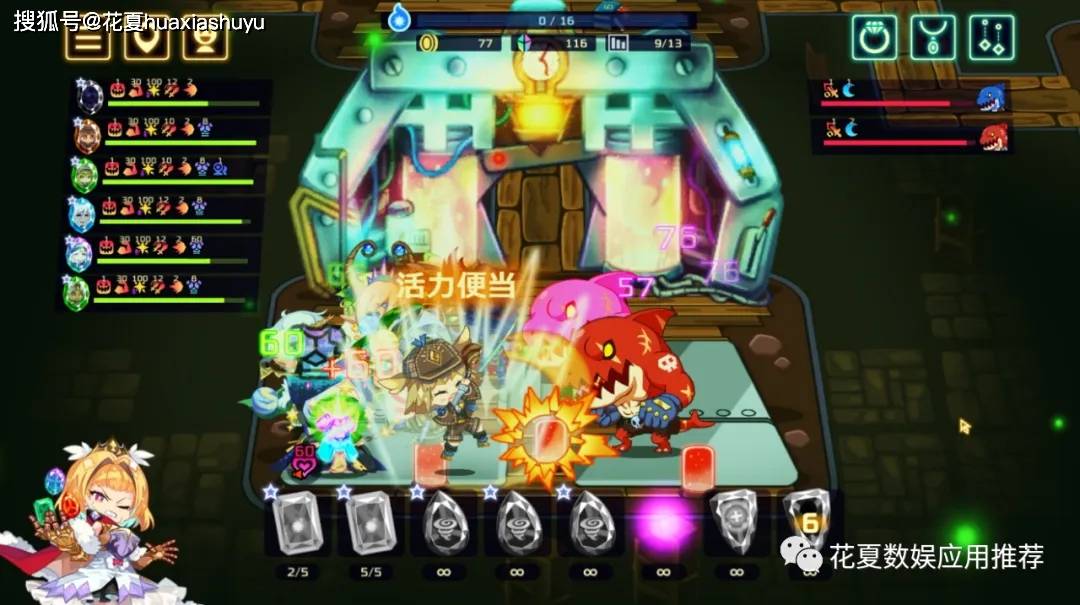Select the gem showing number 6

coord(808,521)
